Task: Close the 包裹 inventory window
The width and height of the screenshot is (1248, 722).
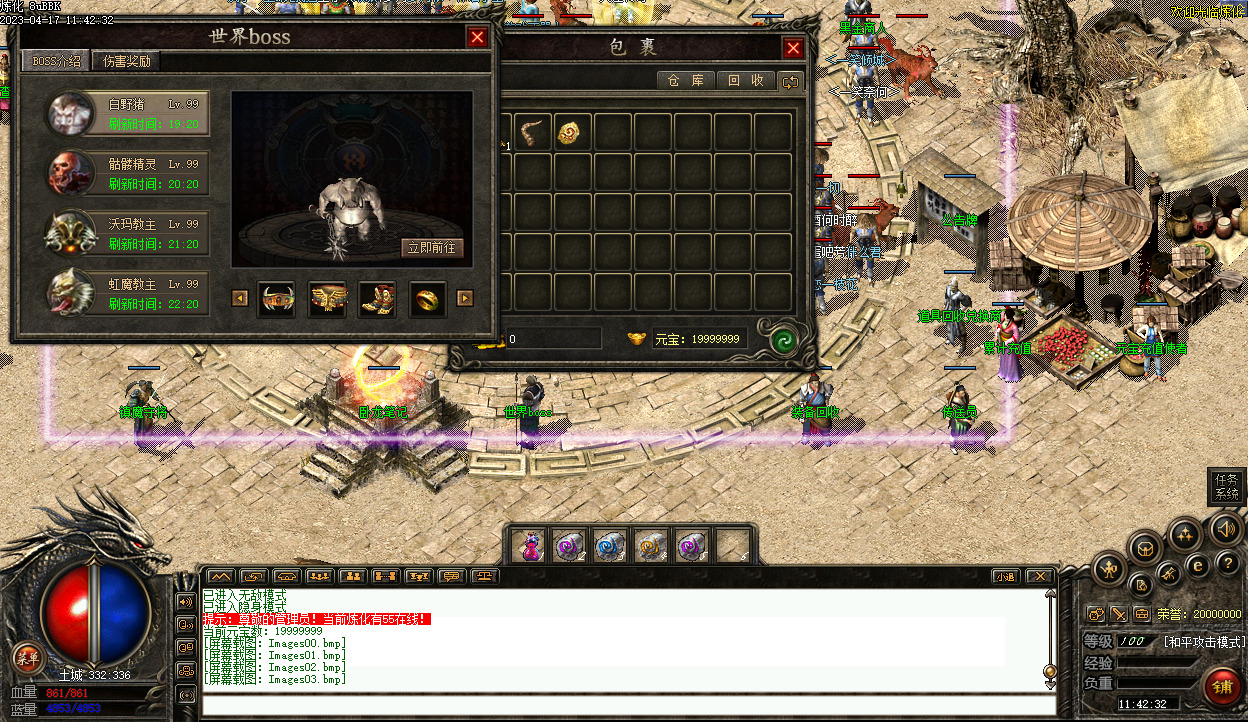Action: [793, 48]
